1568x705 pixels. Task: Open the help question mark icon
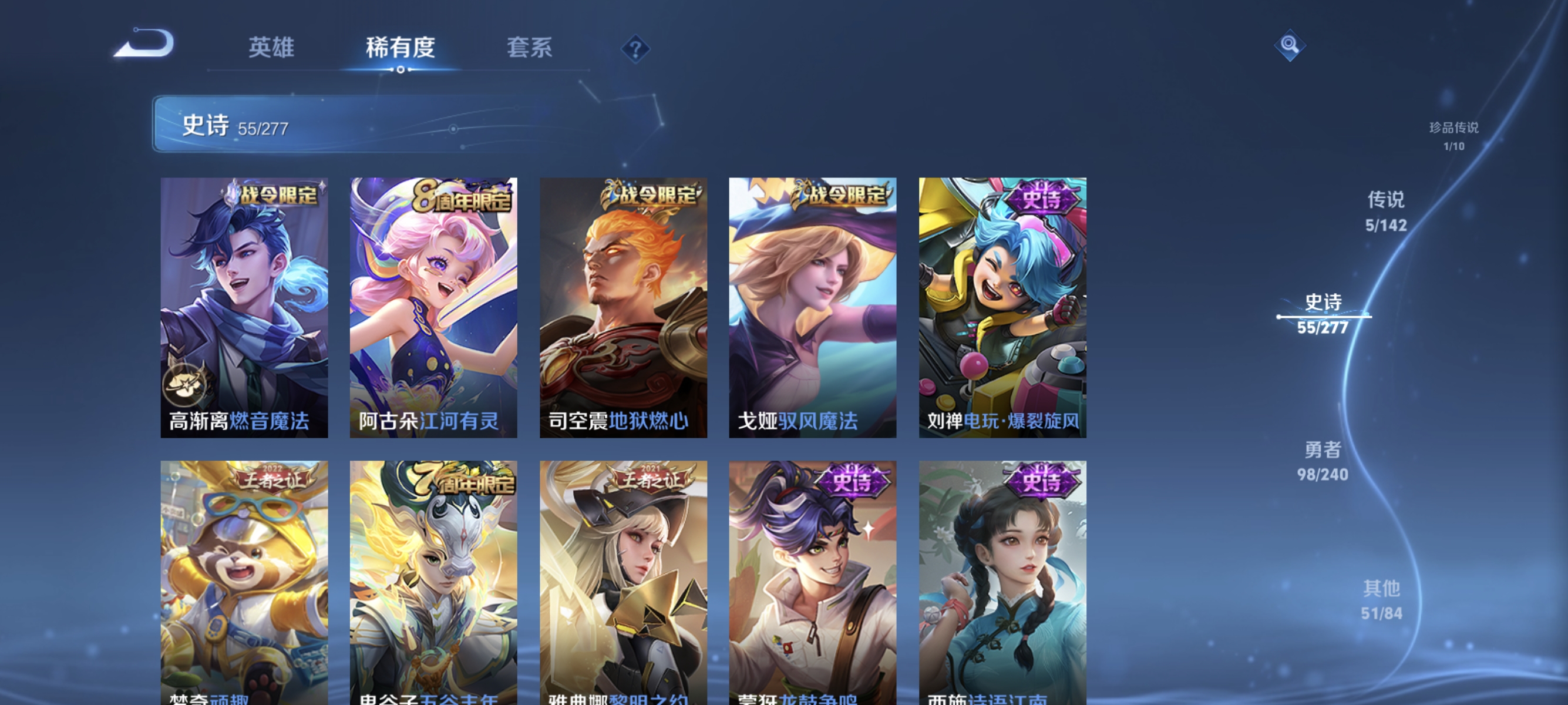[635, 49]
